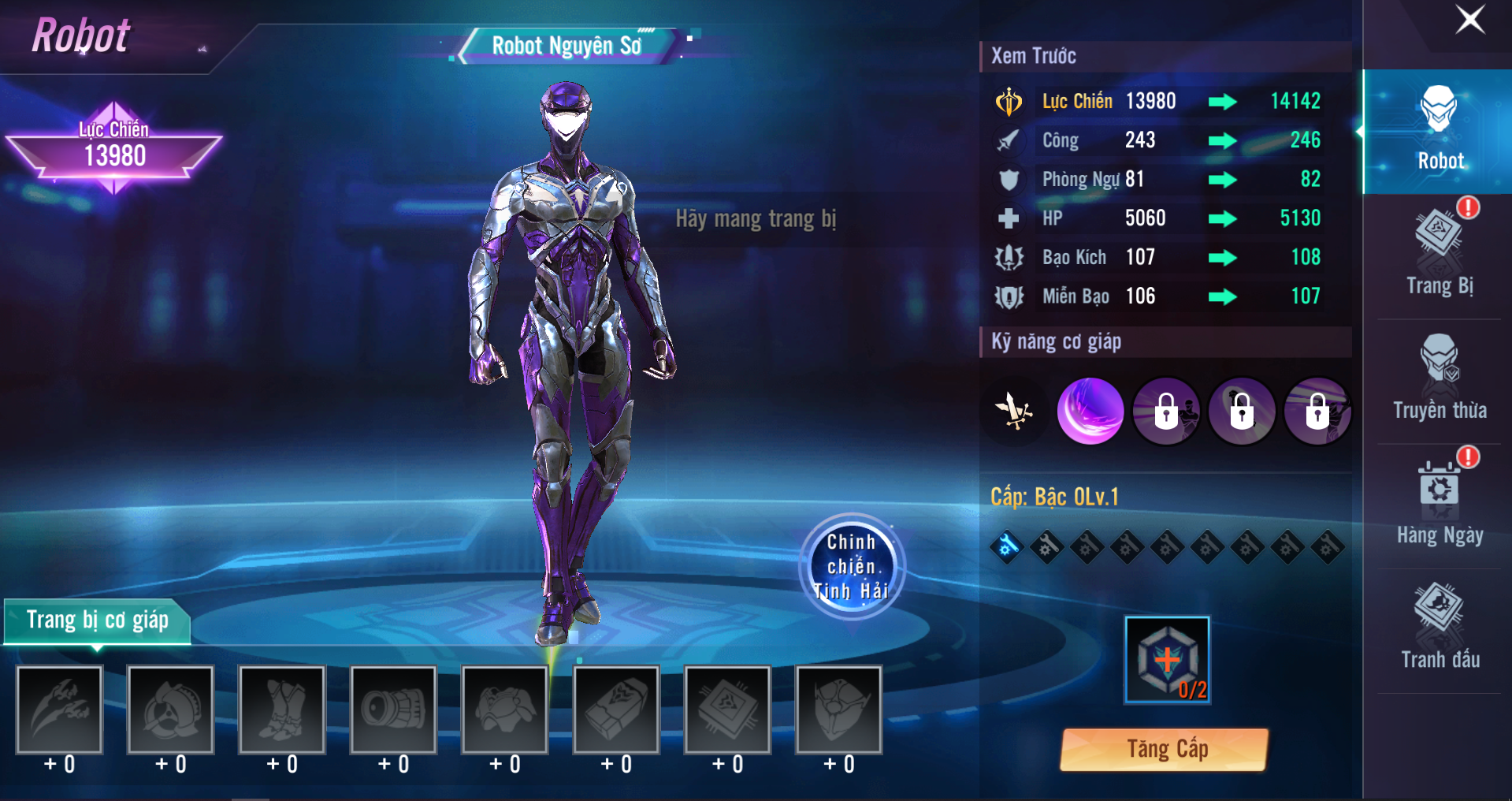The width and height of the screenshot is (1512, 801).
Task: Click the Tăng Cấp upgrade button
Action: click(x=1165, y=749)
